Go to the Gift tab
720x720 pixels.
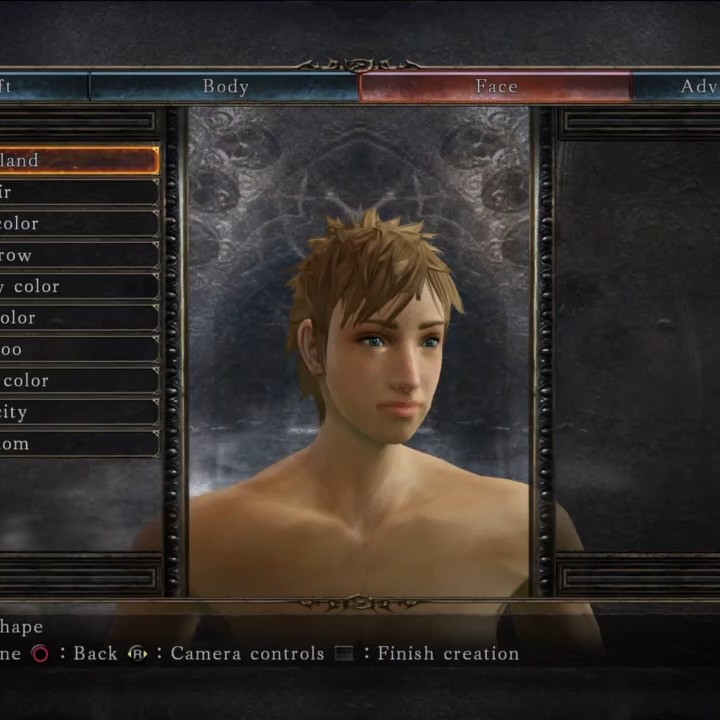40,87
